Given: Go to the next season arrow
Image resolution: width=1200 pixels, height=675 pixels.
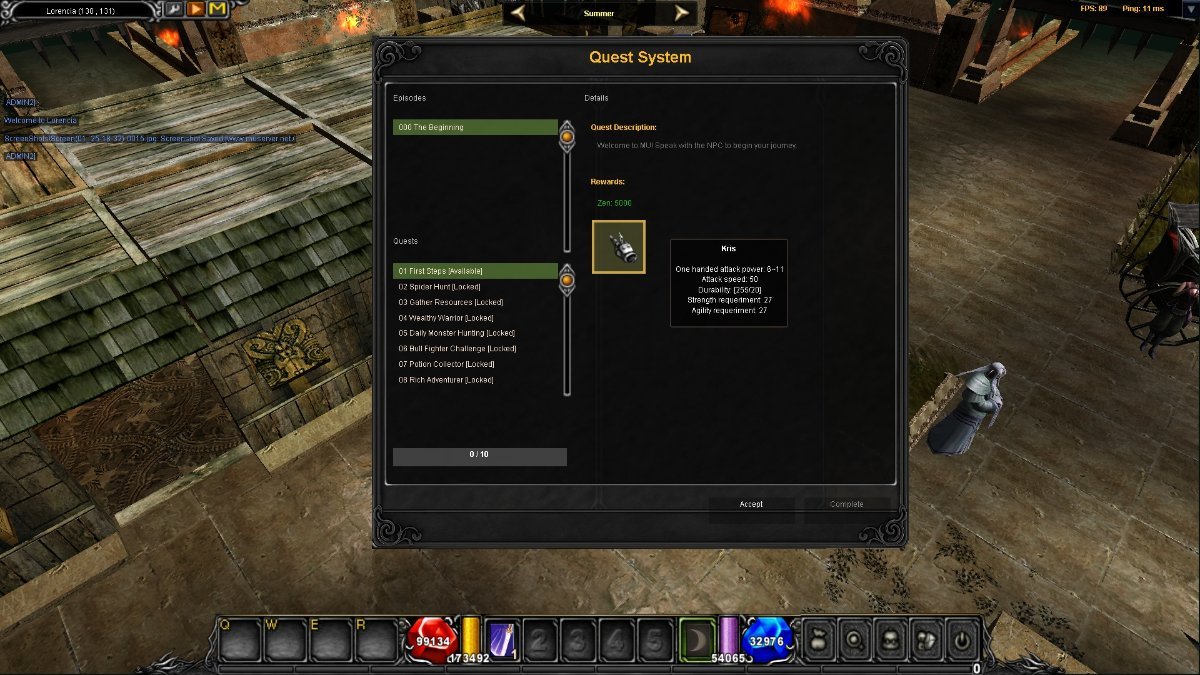Looking at the screenshot, I should pos(682,13).
